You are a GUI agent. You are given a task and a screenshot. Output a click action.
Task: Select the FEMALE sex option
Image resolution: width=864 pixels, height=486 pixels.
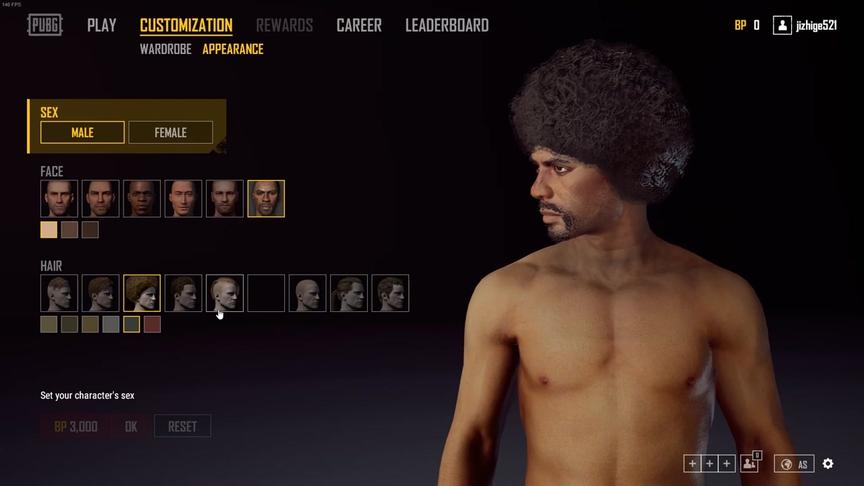tap(170, 132)
